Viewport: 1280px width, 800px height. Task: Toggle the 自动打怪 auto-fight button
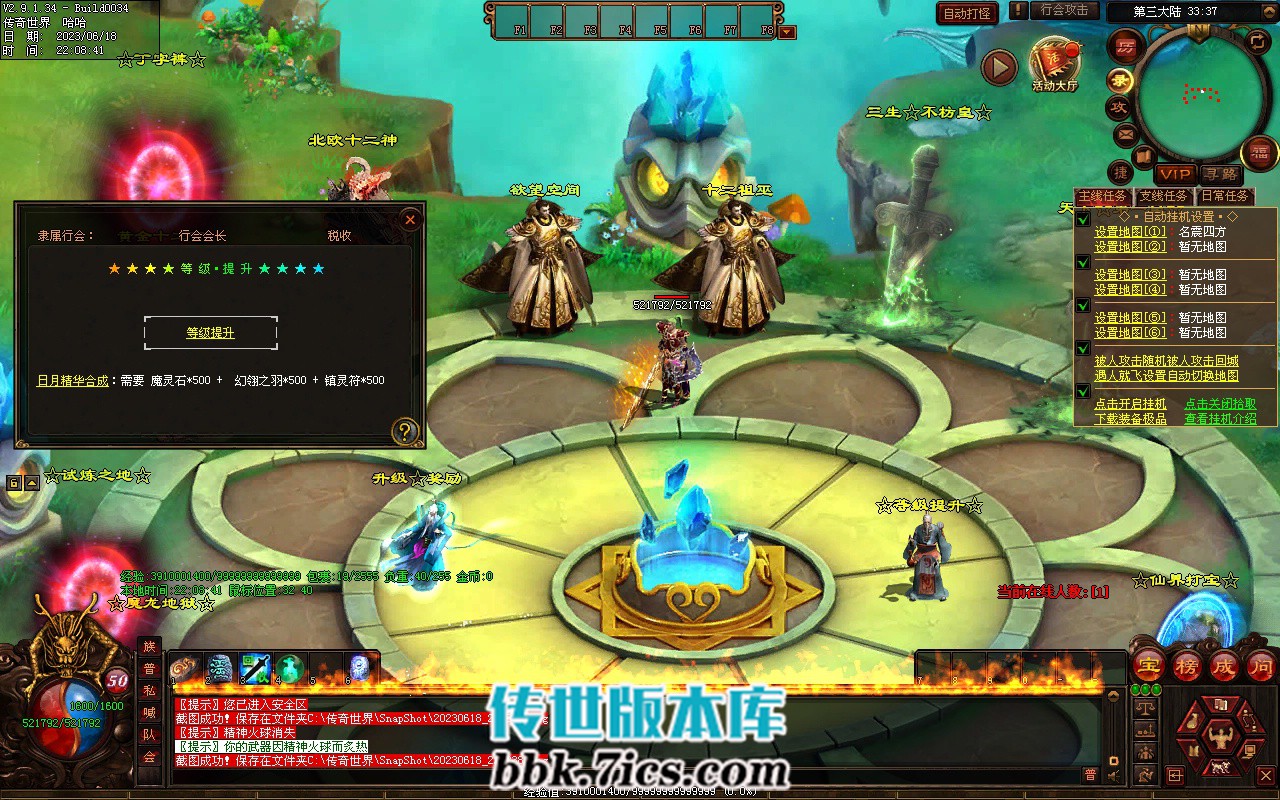point(967,13)
